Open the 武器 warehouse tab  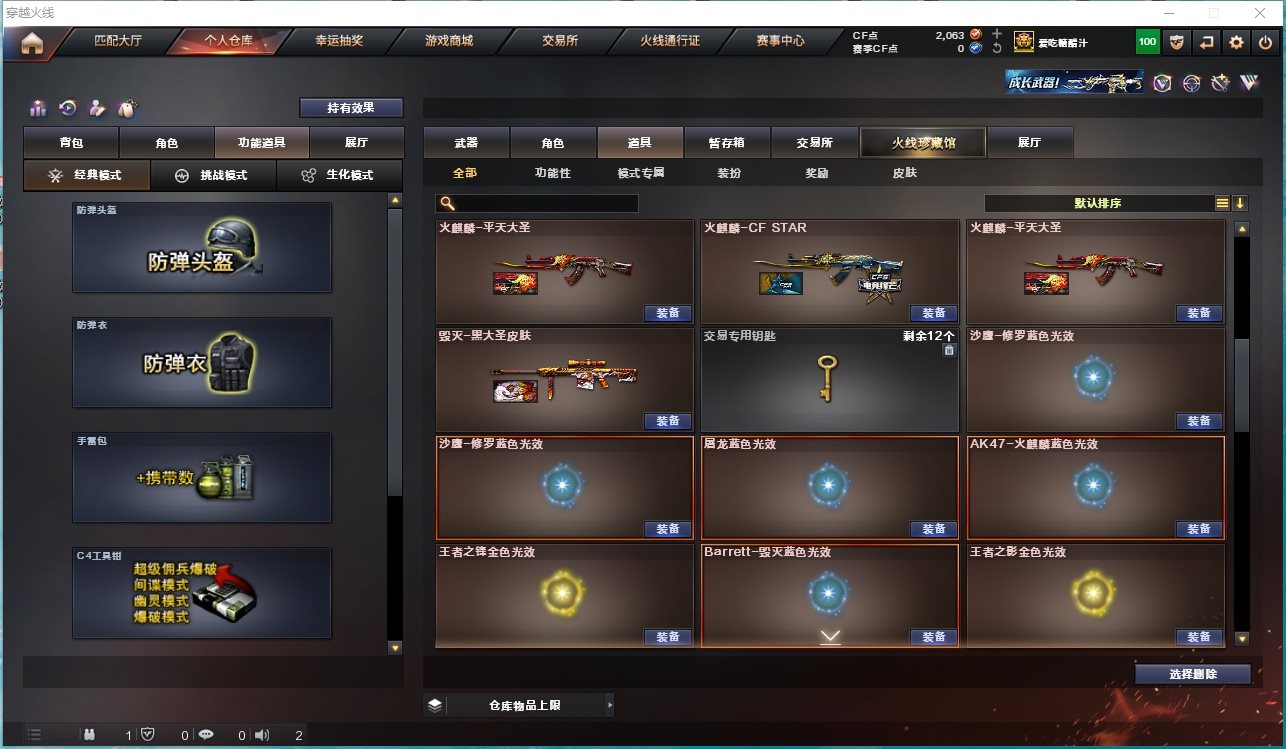[x=466, y=143]
